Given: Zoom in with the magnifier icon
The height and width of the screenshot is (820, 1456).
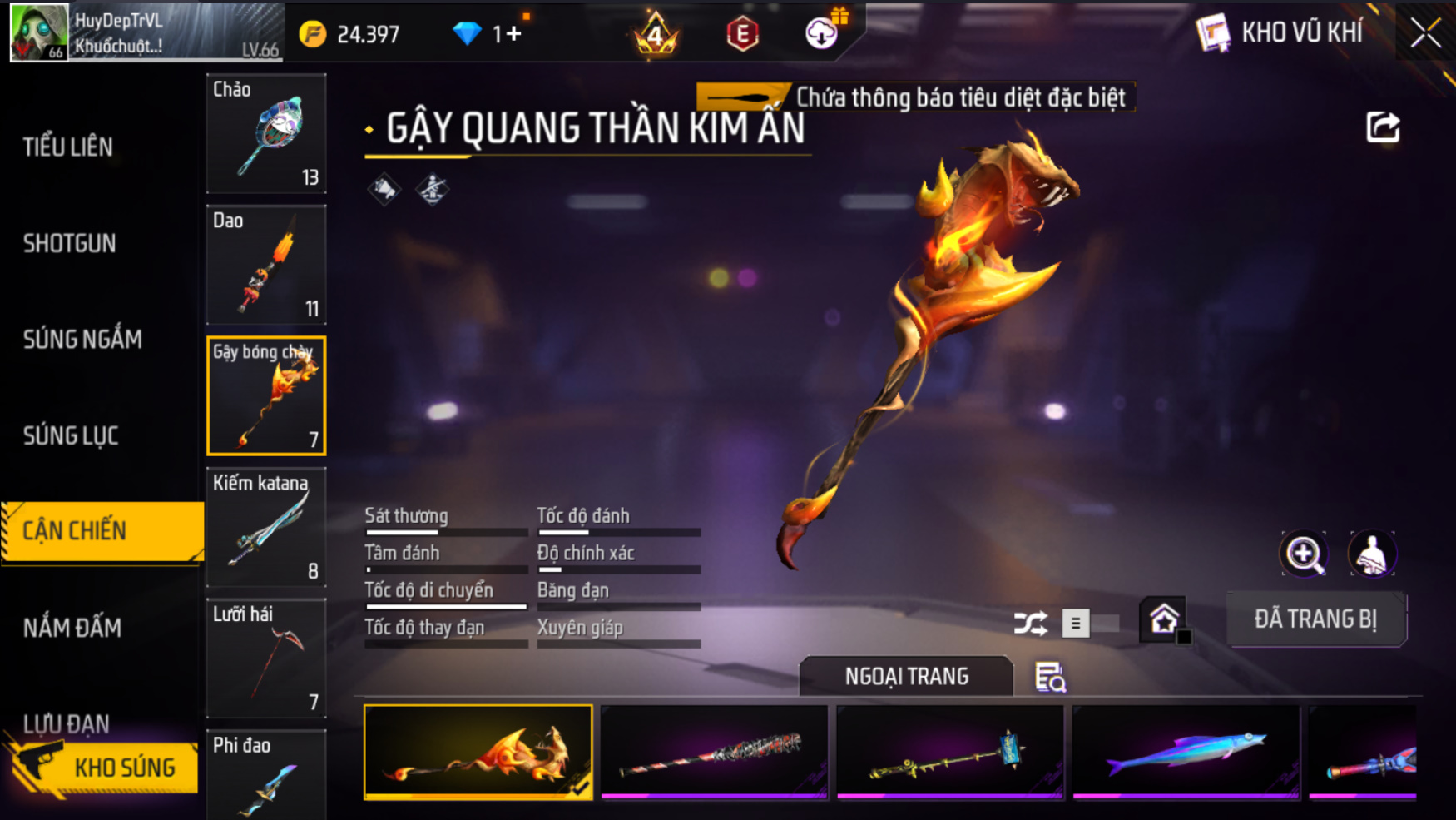Looking at the screenshot, I should click(x=1304, y=554).
